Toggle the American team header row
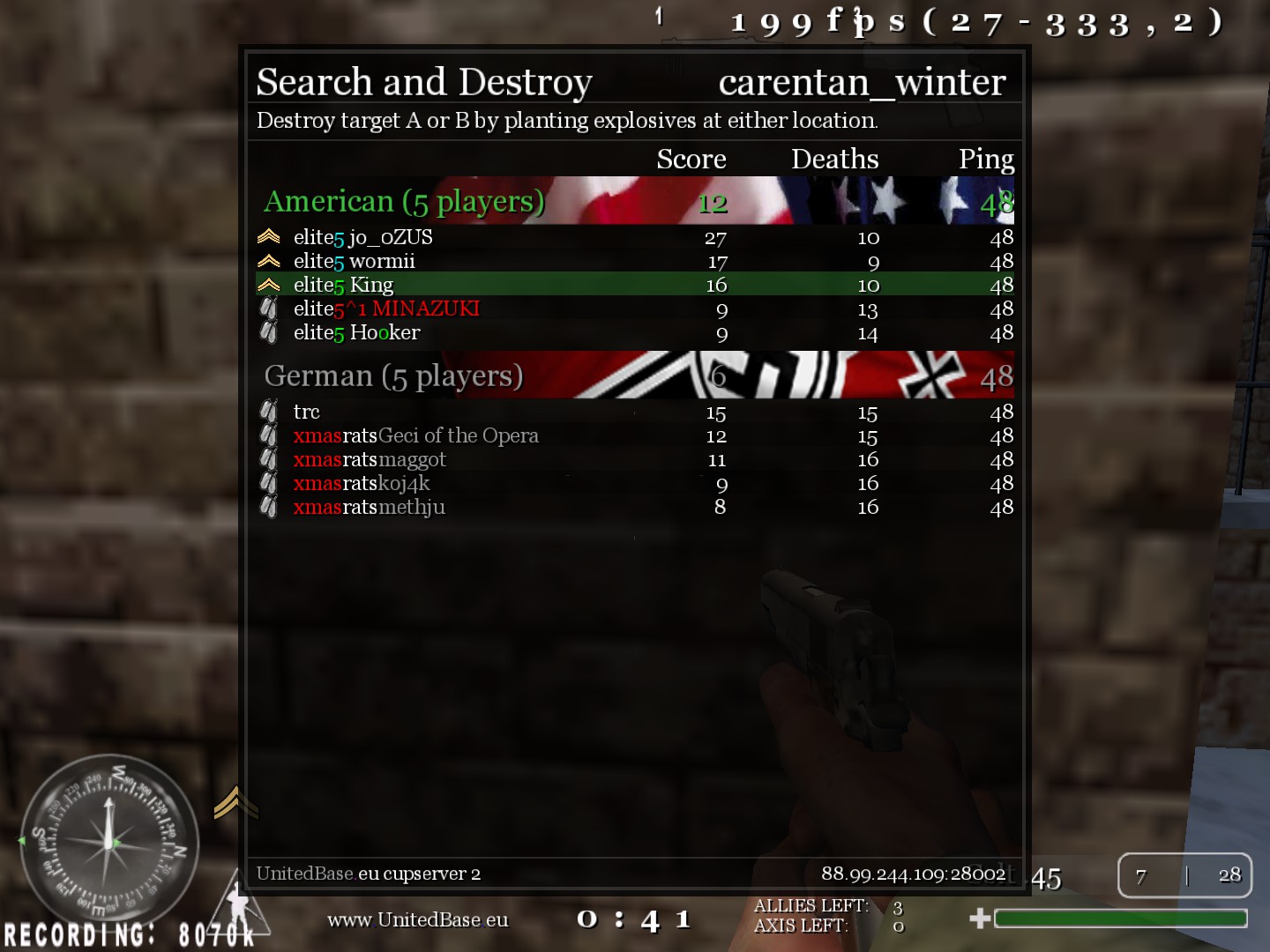This screenshot has height=952, width=1270. point(635,201)
